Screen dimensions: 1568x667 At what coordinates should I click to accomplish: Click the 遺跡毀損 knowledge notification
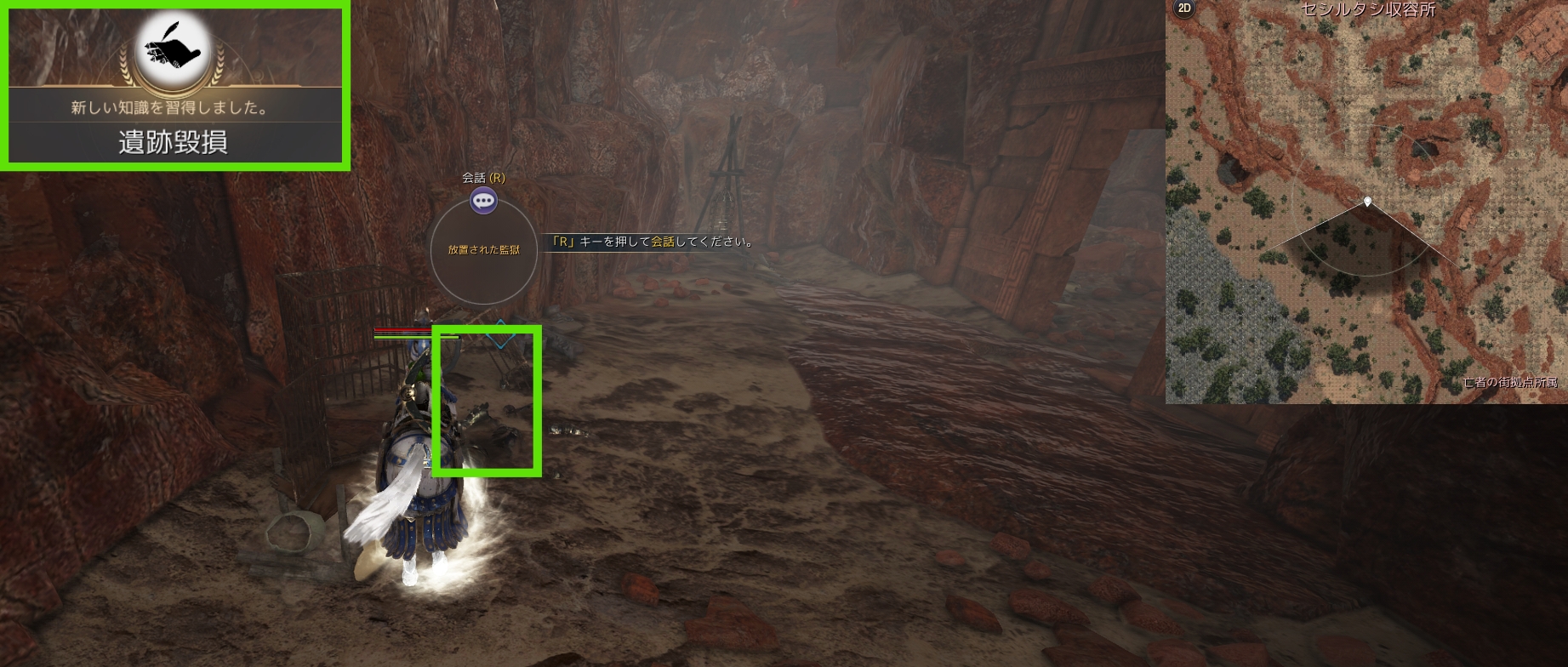174,141
